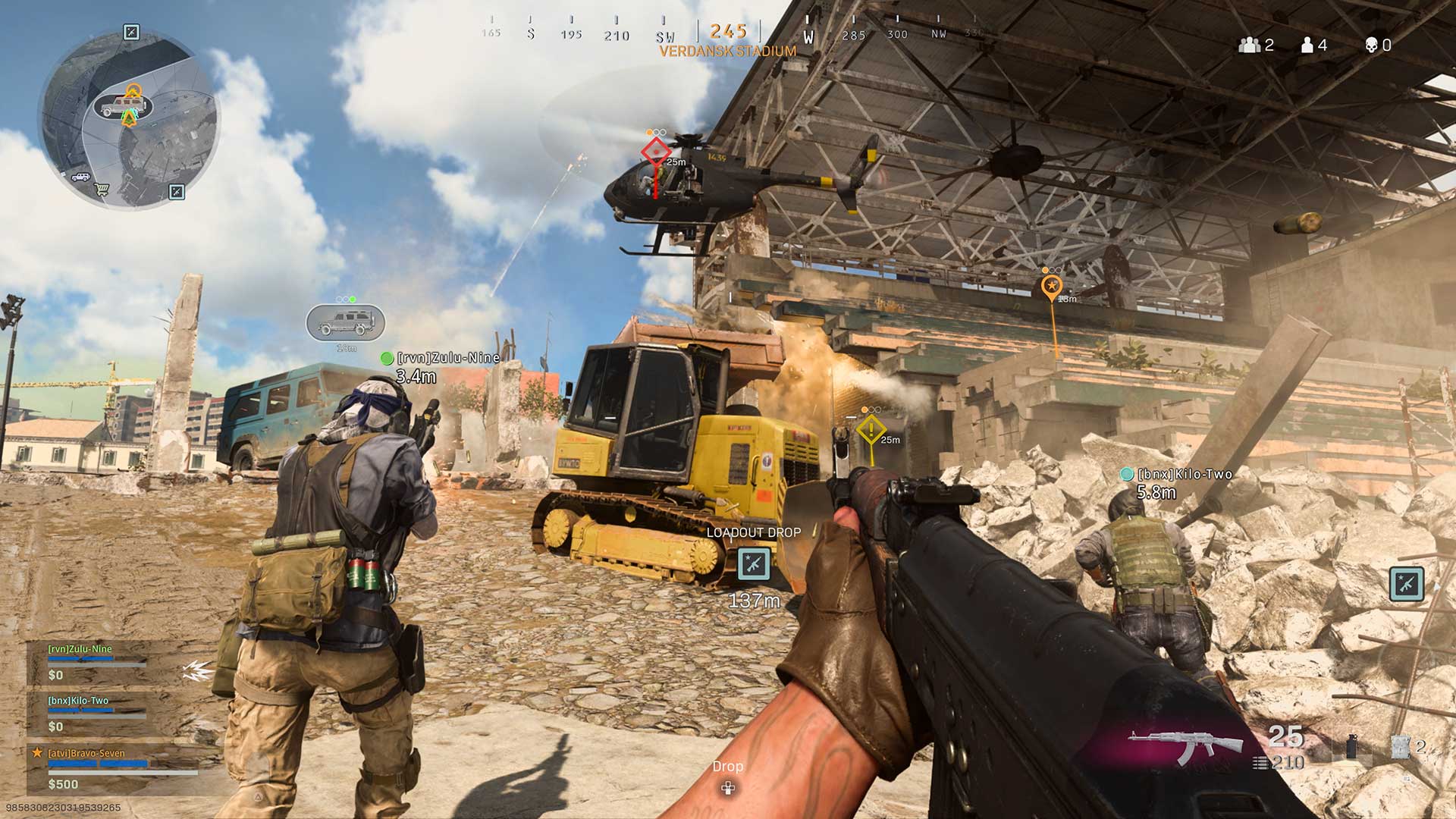Screen dimensions: 1456x819
Task: Click the orange location ping marker
Action: tap(1051, 287)
